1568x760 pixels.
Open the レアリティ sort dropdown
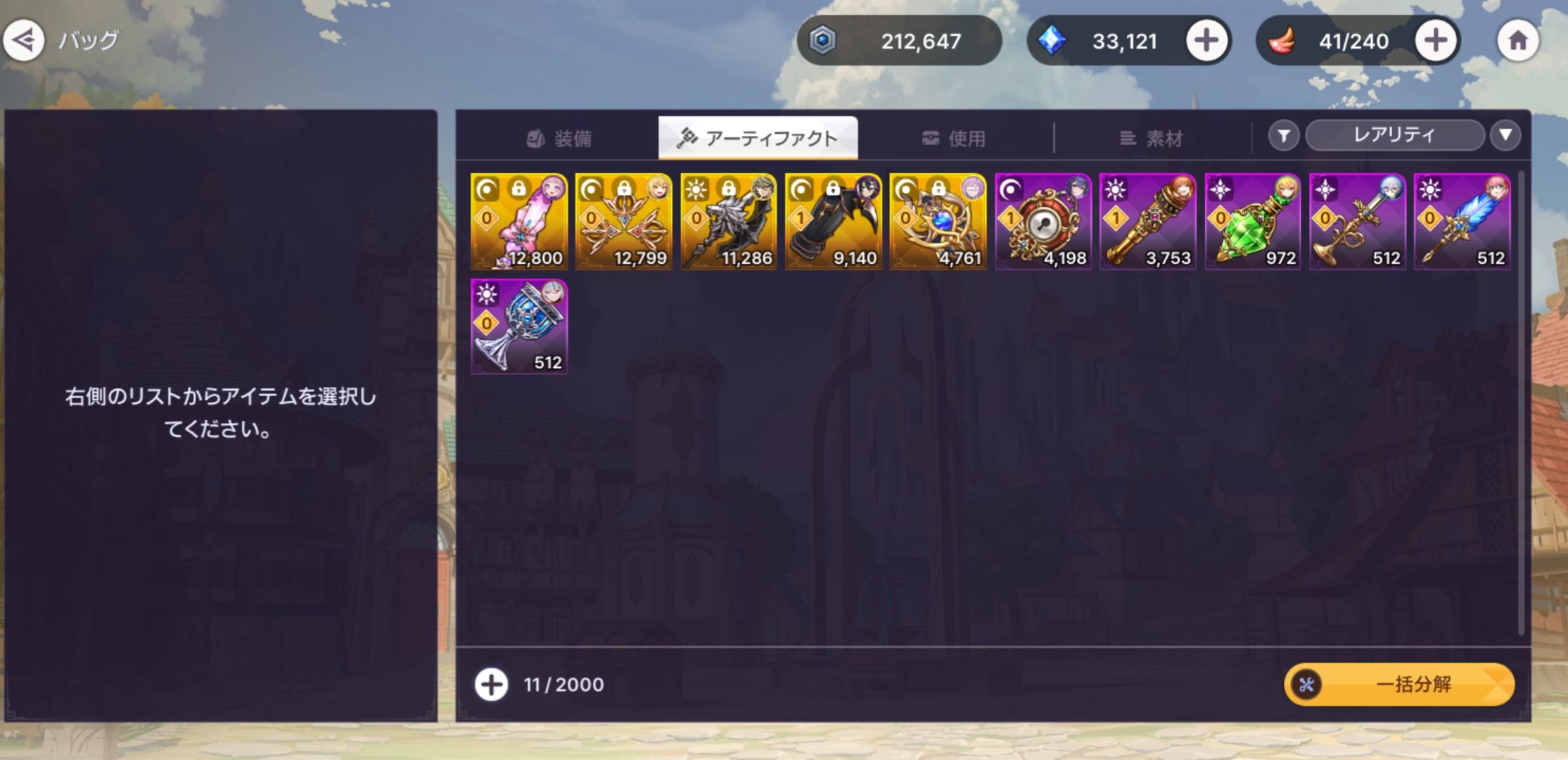(x=1394, y=135)
